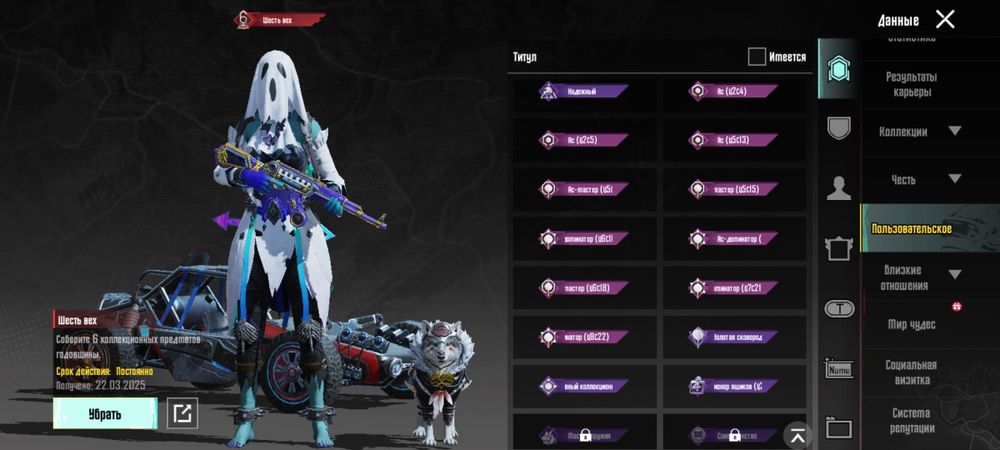The width and height of the screenshot is (1000, 450).
Task: Jump to top with the up-arrow button
Action: point(797,433)
